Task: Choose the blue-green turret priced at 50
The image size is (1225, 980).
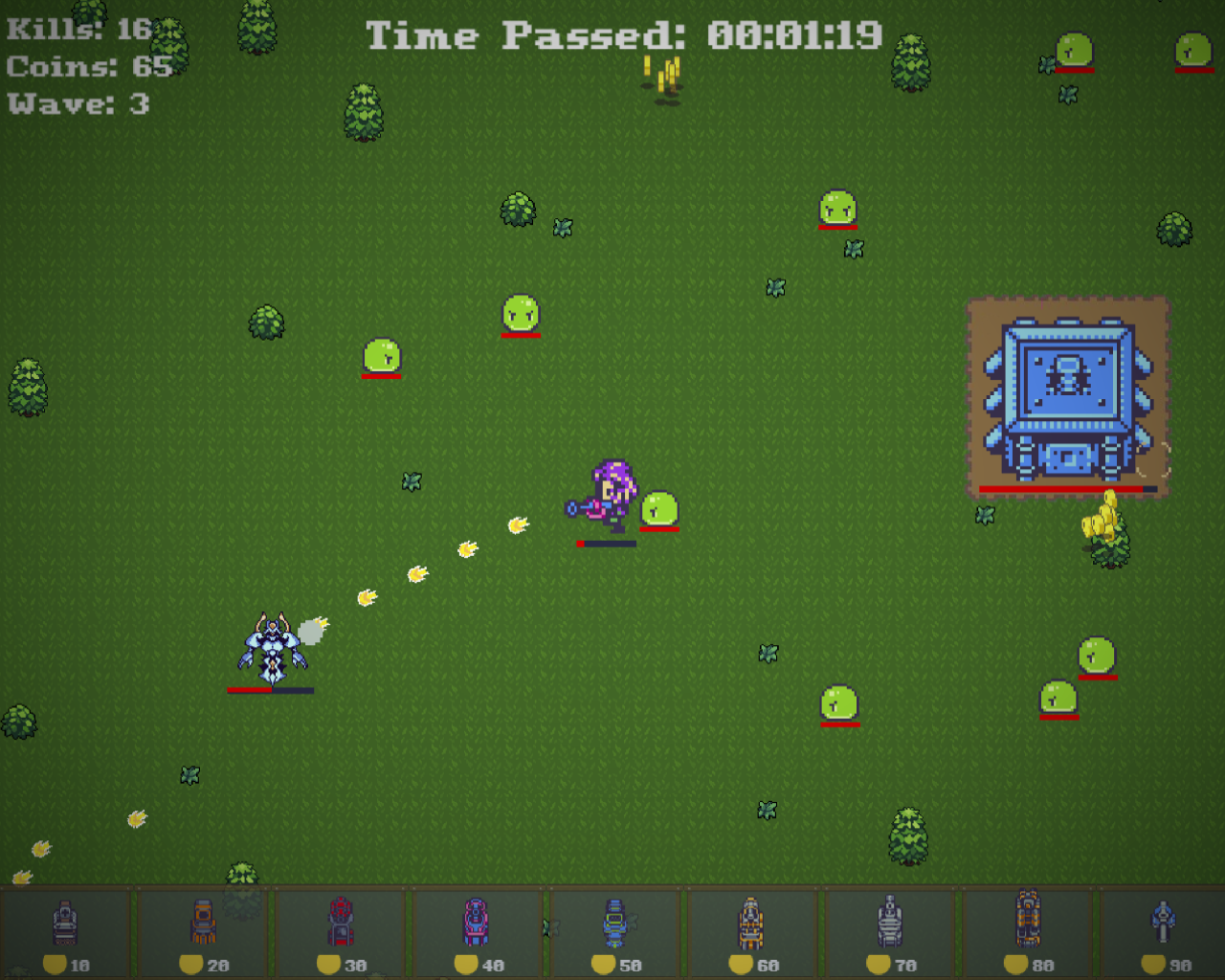Action: (x=614, y=932)
